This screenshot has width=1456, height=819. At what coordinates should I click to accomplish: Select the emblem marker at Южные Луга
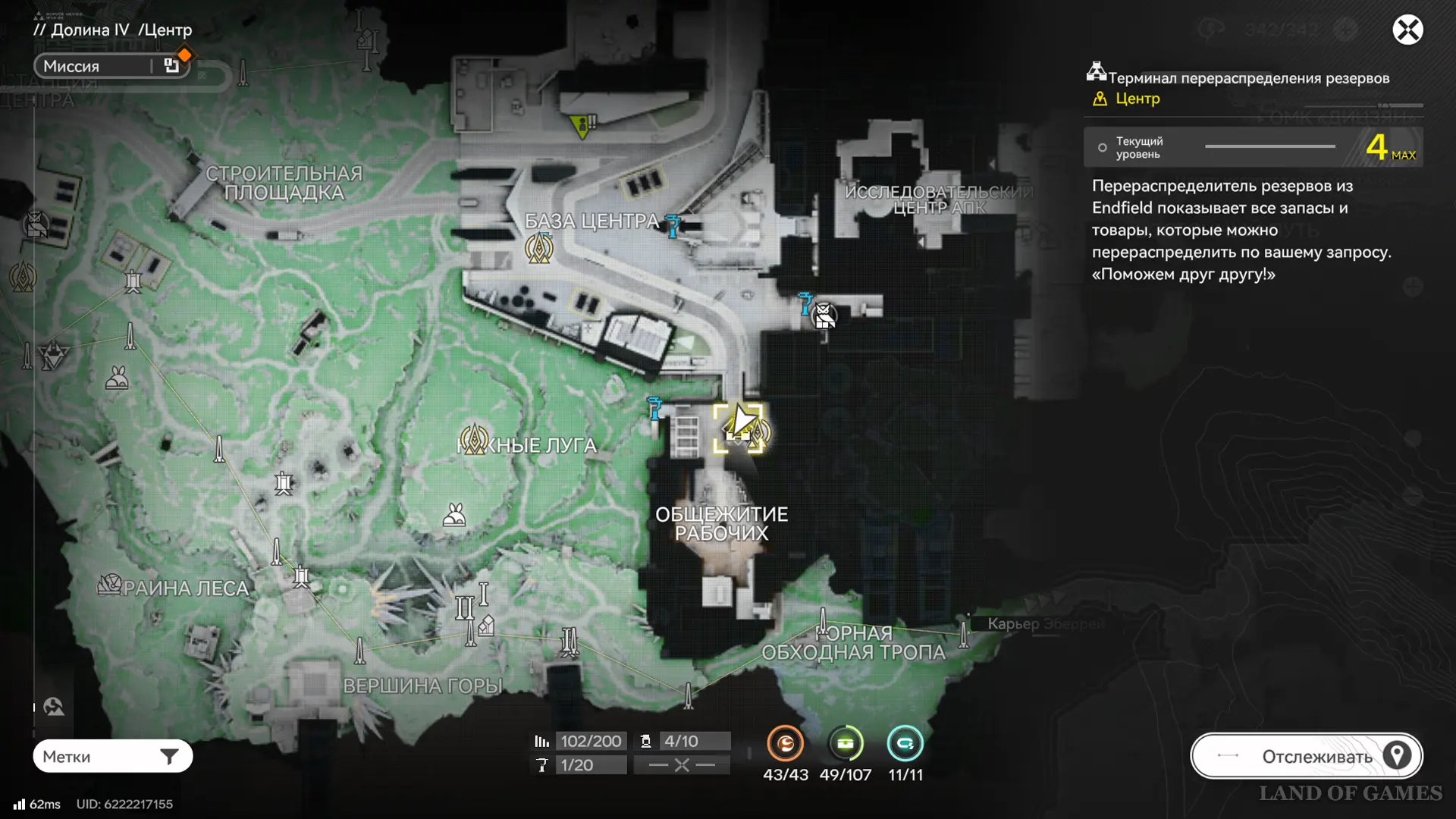coord(474,439)
